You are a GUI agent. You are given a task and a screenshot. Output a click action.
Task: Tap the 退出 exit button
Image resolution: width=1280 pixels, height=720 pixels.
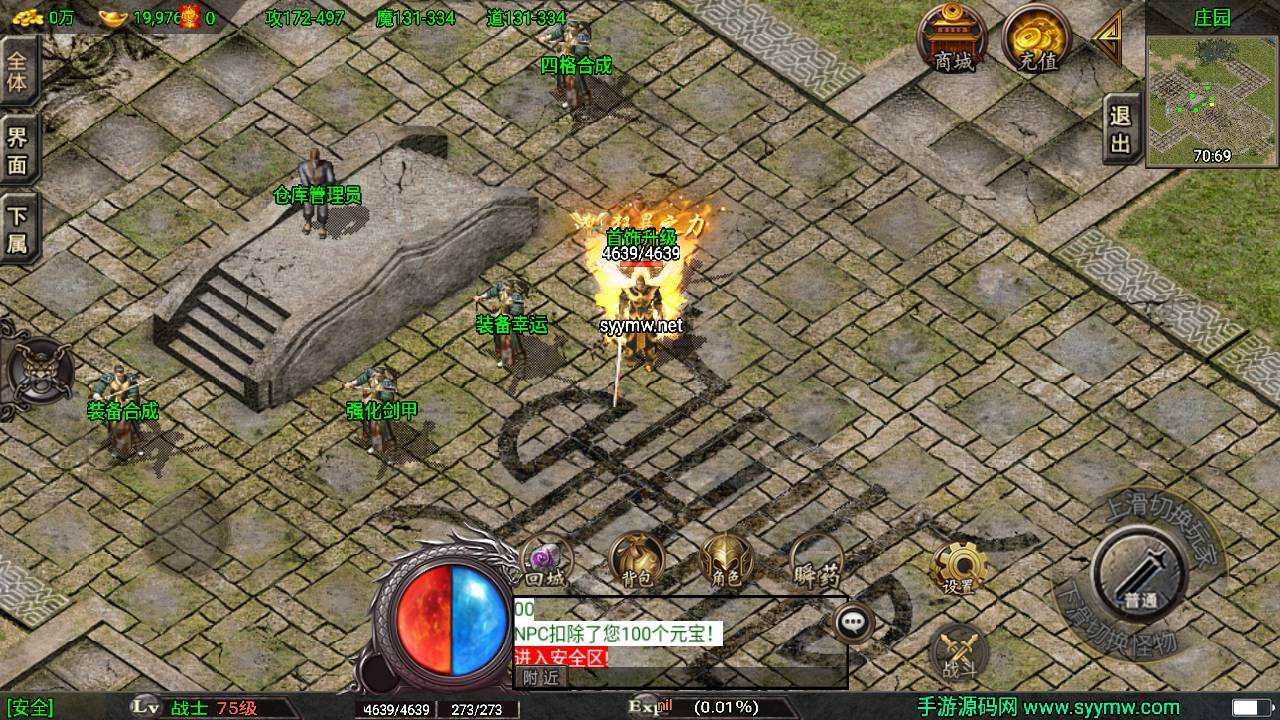1121,130
